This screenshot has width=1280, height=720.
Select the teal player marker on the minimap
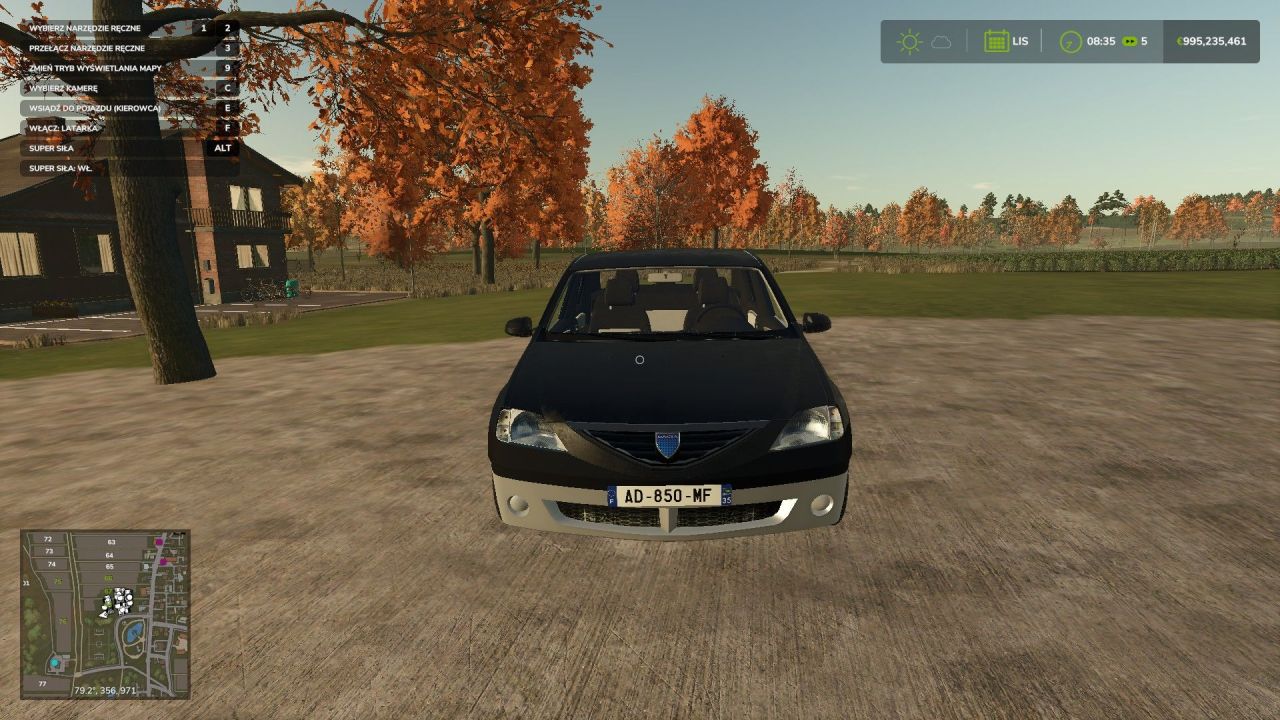[55, 663]
